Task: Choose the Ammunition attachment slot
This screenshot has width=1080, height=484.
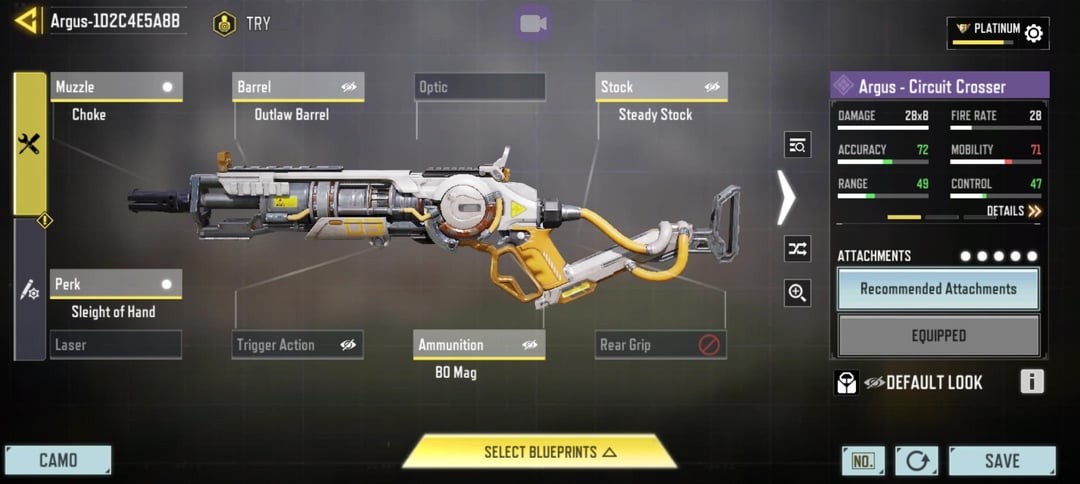Action: tap(480, 345)
